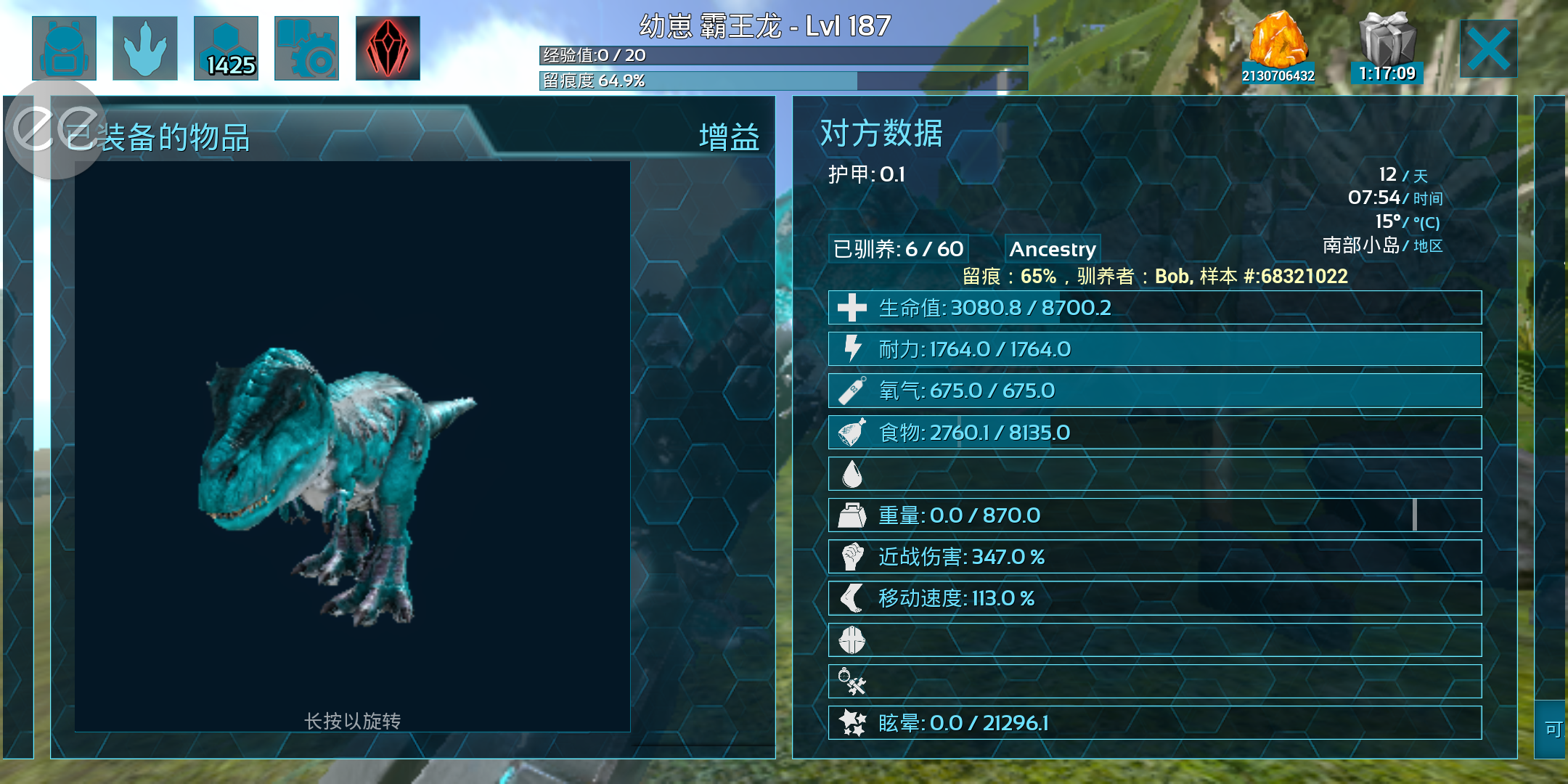Select the stamina 耐力 stat row
This screenshot has width=1568, height=784.
[1154, 349]
